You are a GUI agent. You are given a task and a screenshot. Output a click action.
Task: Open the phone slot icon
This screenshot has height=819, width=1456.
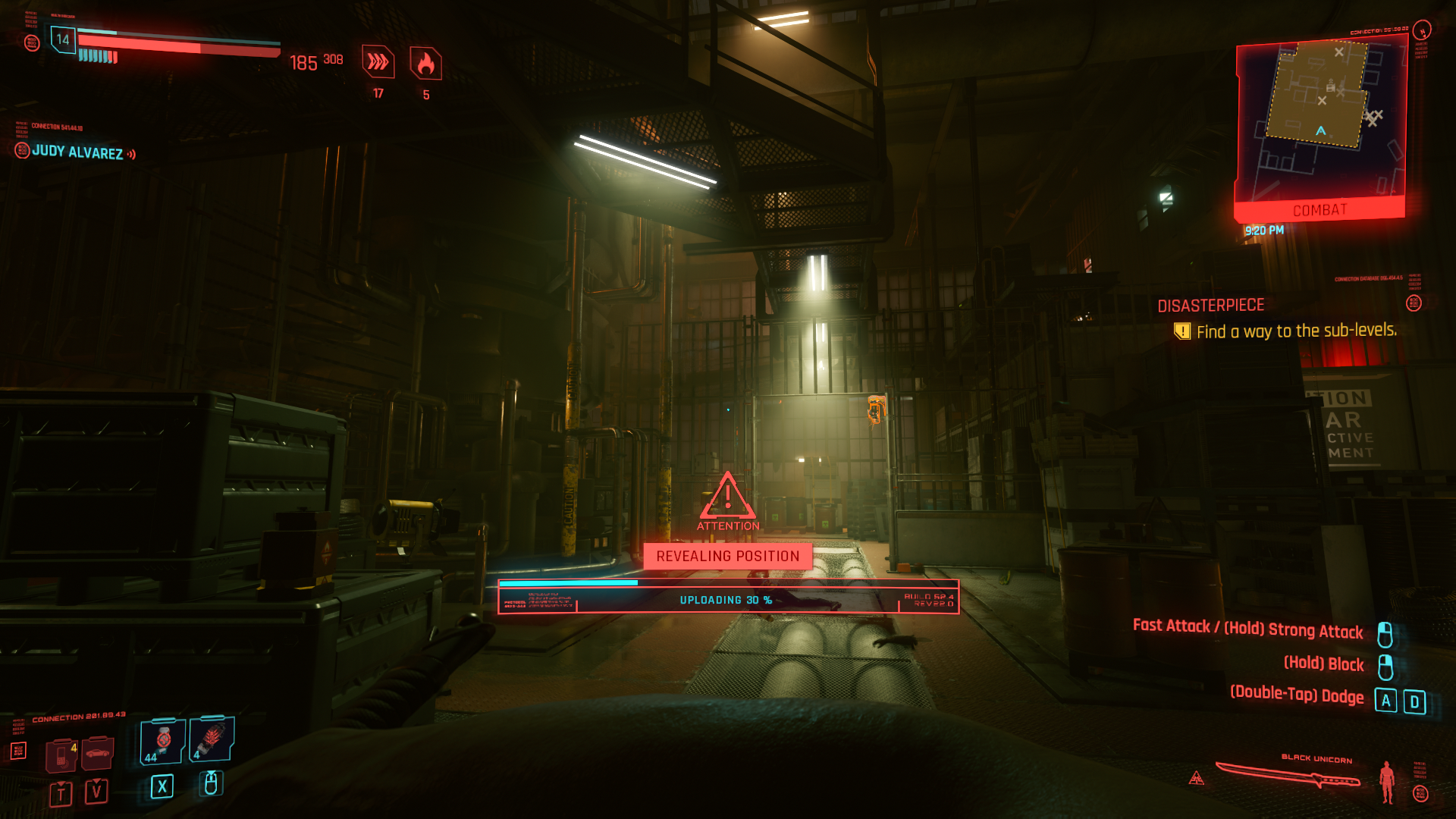coord(61,754)
